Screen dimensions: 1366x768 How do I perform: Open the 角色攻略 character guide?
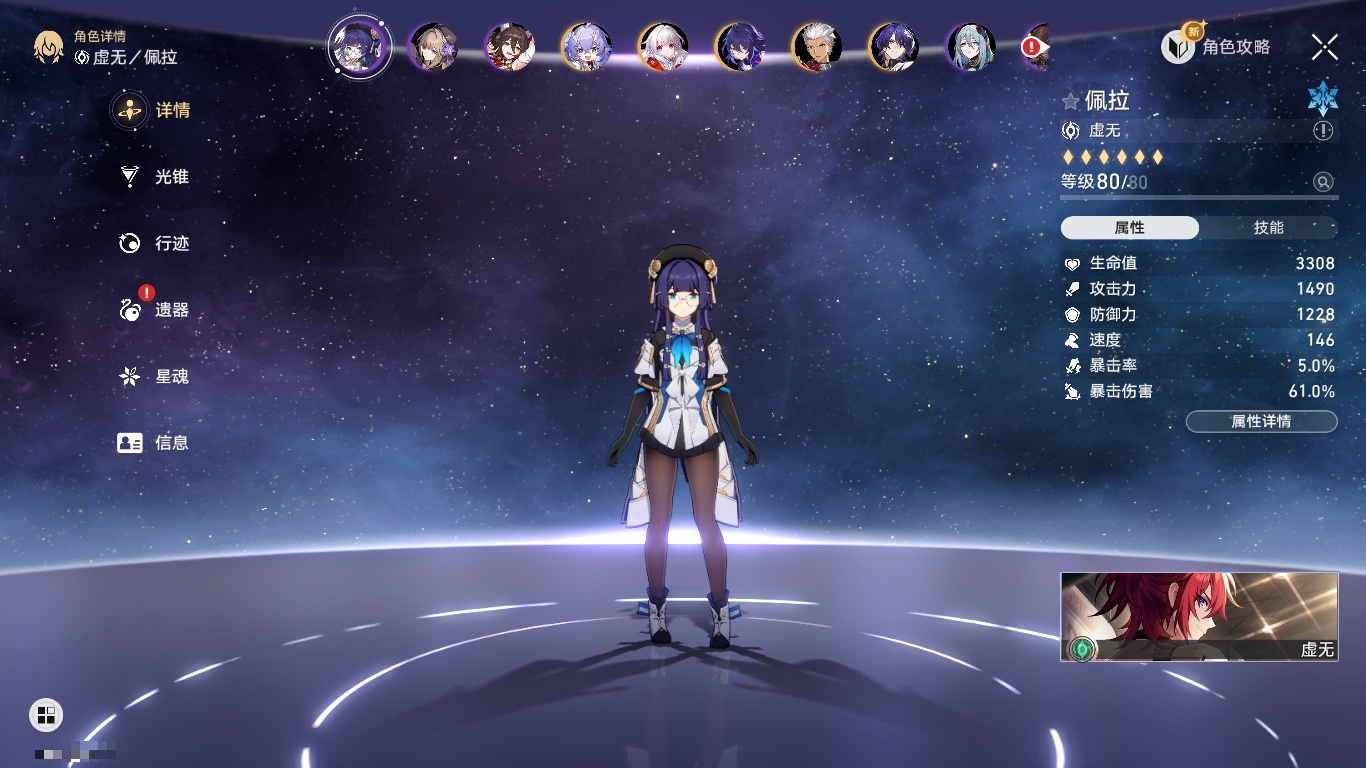pos(1216,47)
